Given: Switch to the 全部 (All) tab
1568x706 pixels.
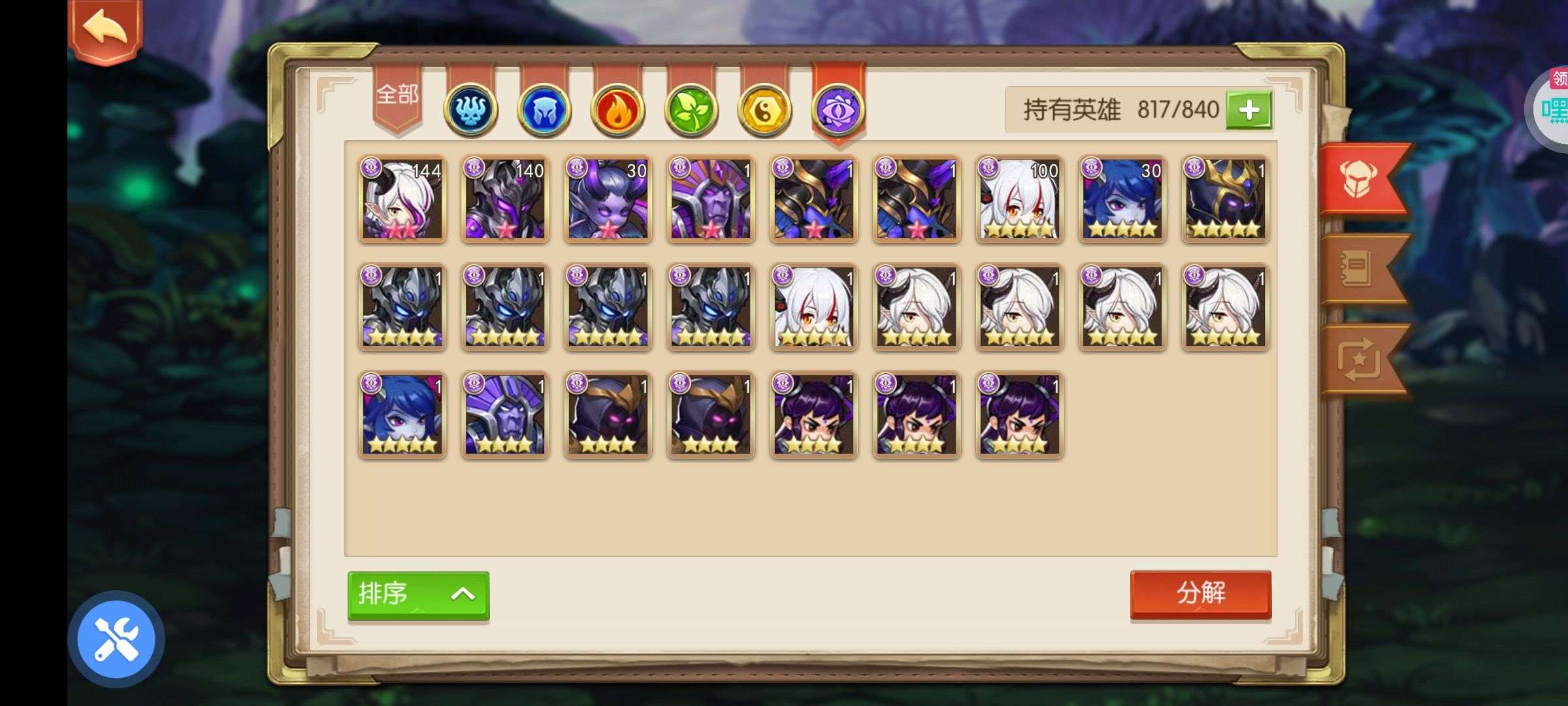Looking at the screenshot, I should 397,97.
